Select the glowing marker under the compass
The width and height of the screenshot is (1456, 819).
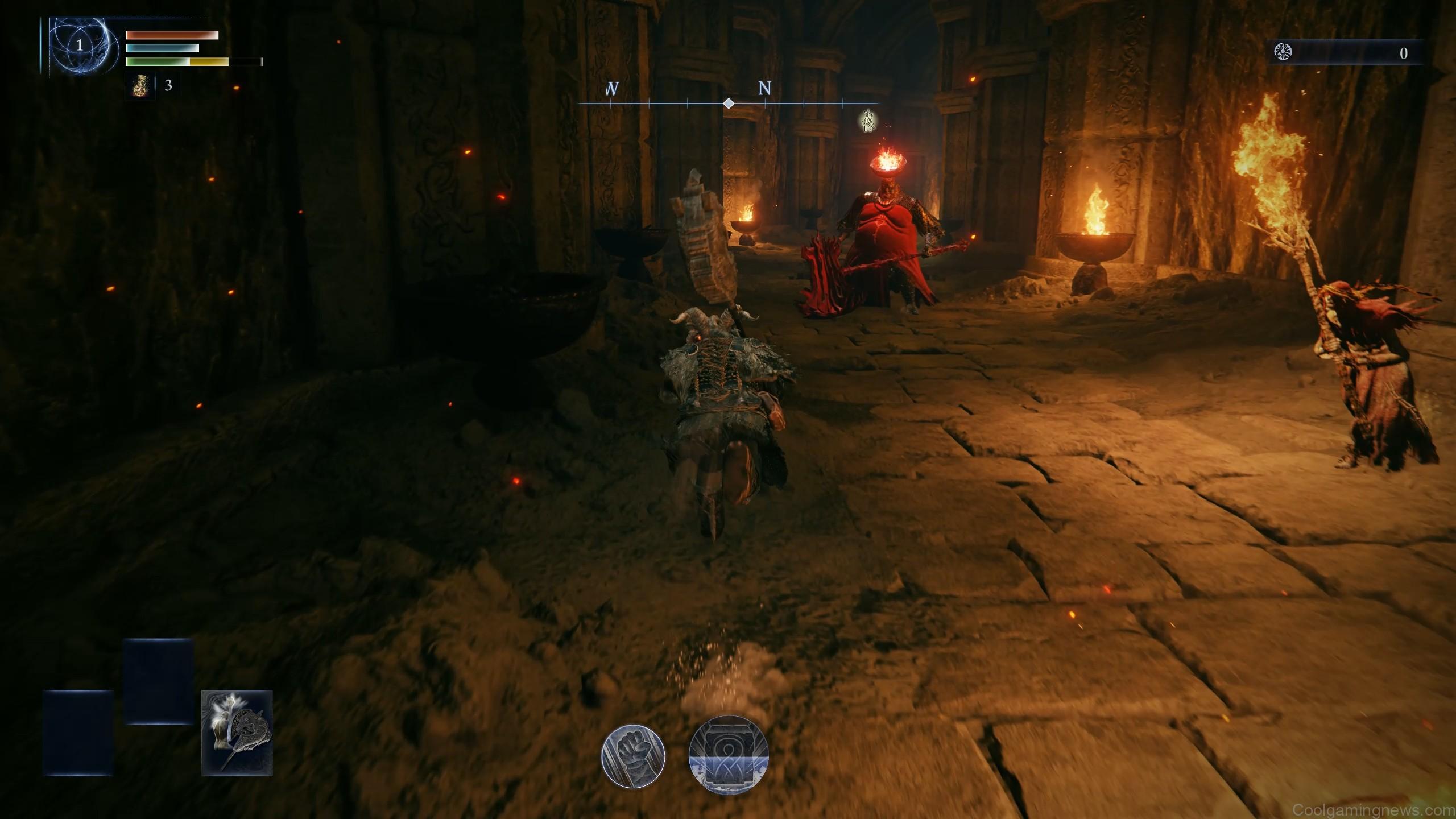(x=867, y=121)
